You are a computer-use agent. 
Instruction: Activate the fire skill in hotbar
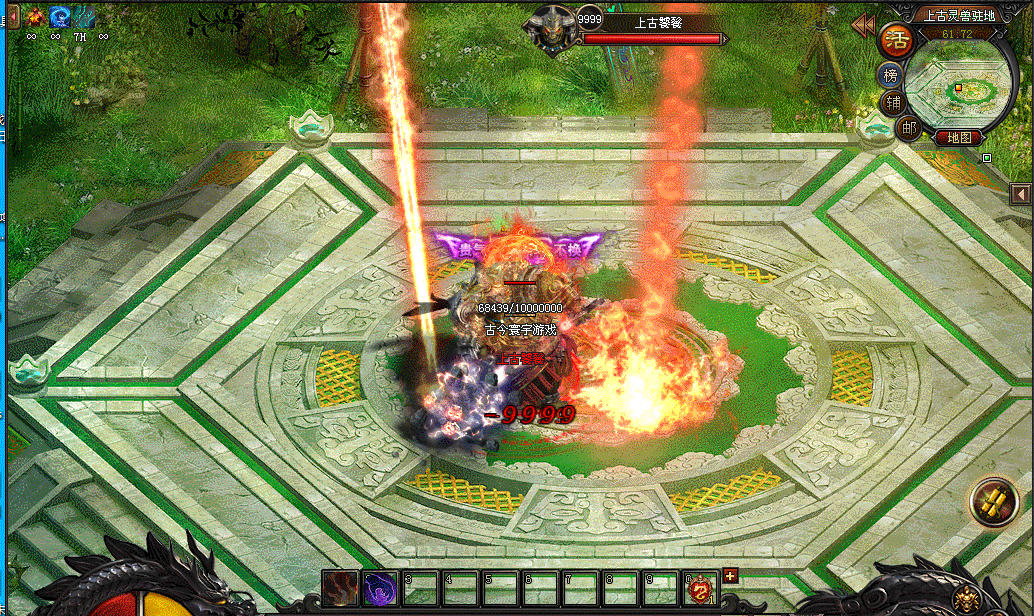click(340, 588)
